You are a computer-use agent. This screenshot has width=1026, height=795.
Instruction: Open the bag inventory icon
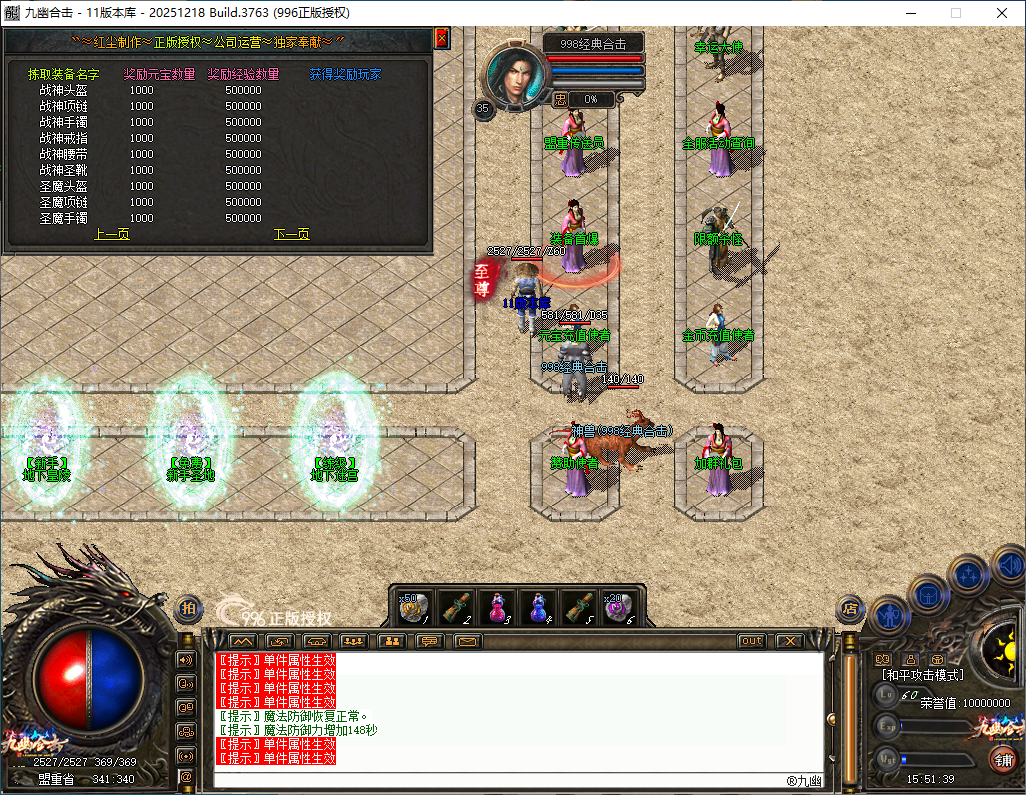click(928, 596)
